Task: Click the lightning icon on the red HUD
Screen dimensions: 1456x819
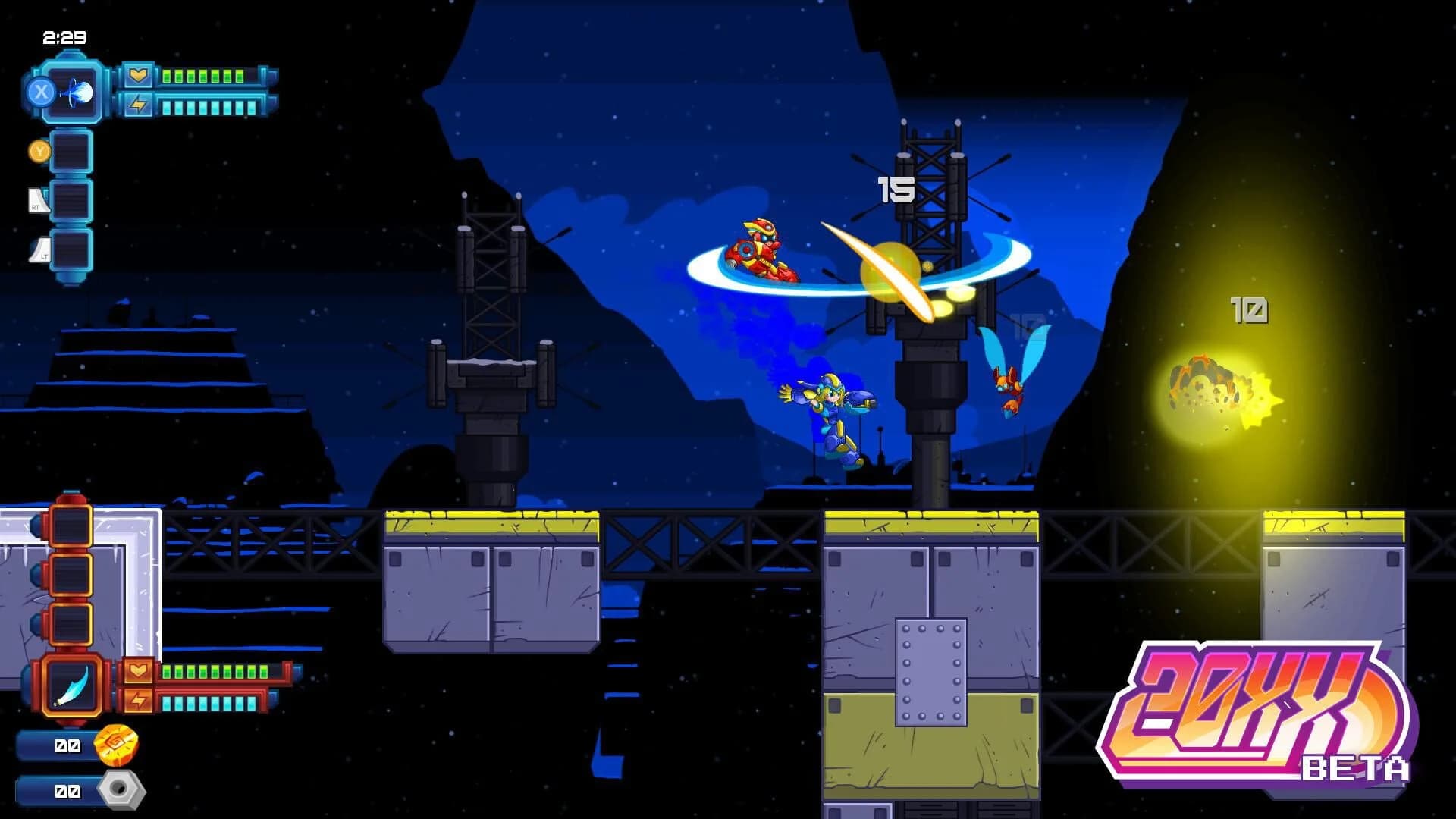Action: pos(139,701)
